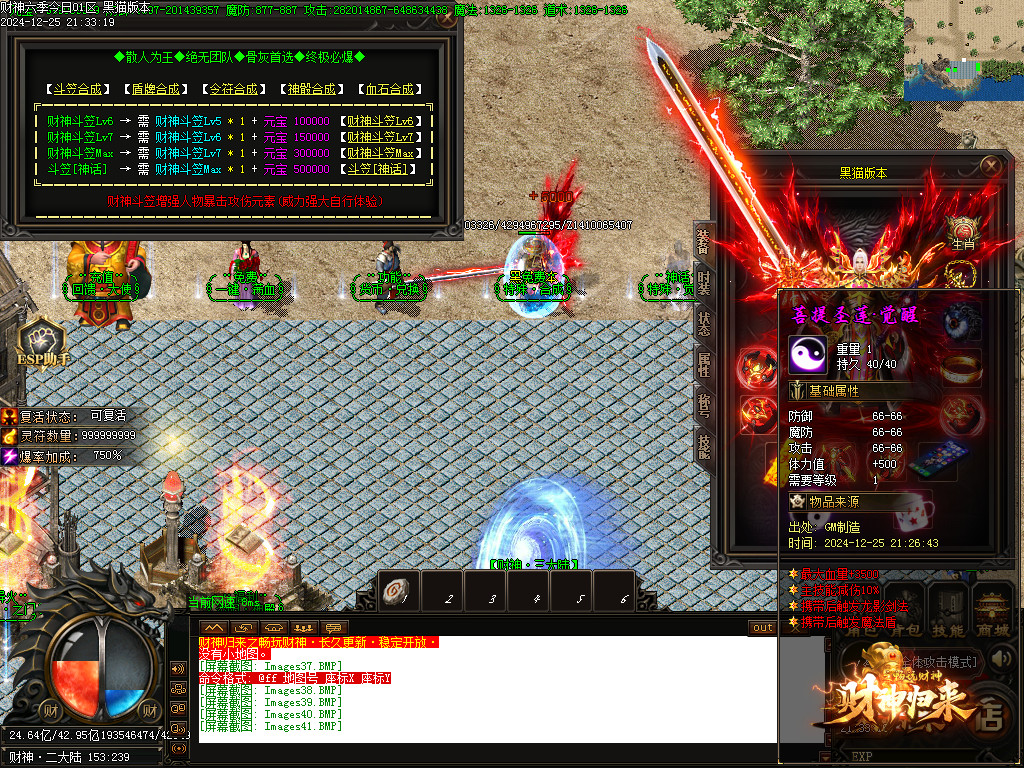The height and width of the screenshot is (768, 1024).
Task: Choose the 血石合成 category link
Action: (389, 89)
